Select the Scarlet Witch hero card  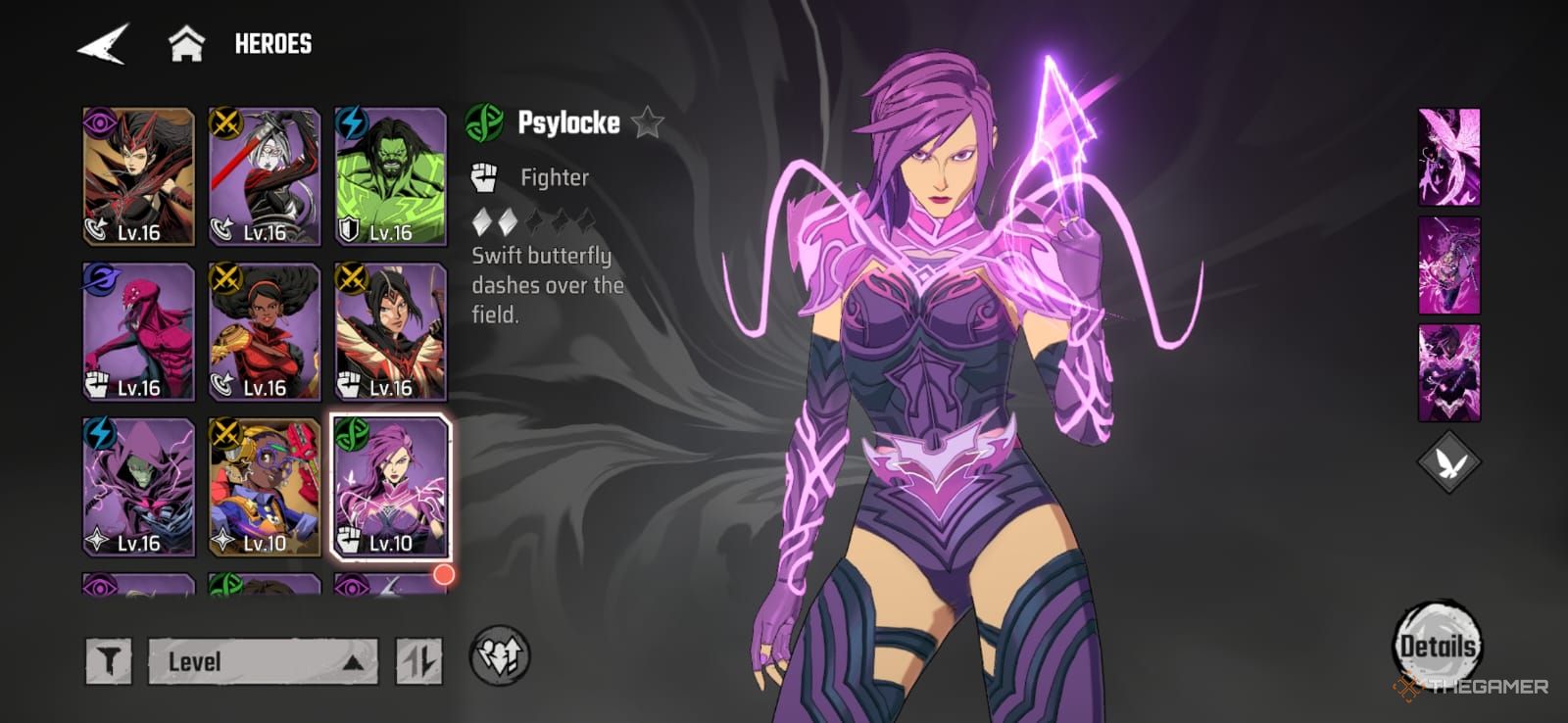[x=138, y=176]
